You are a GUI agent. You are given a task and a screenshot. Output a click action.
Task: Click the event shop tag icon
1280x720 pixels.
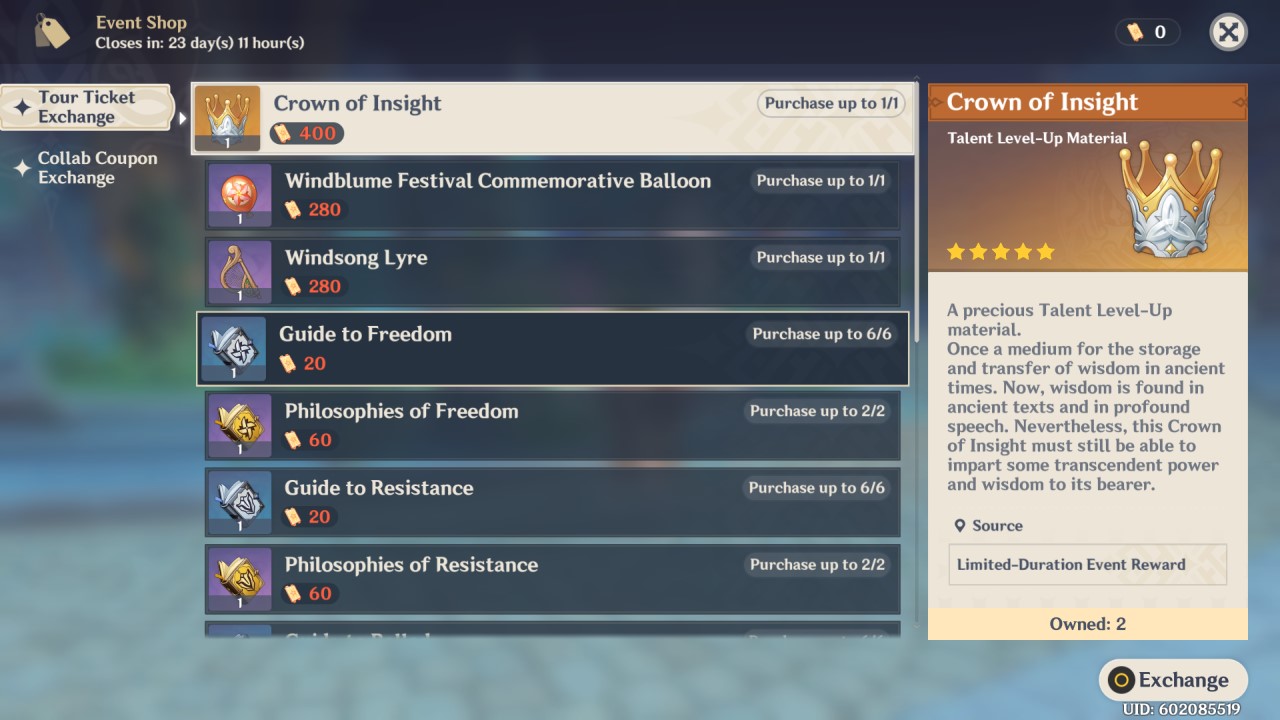51,31
